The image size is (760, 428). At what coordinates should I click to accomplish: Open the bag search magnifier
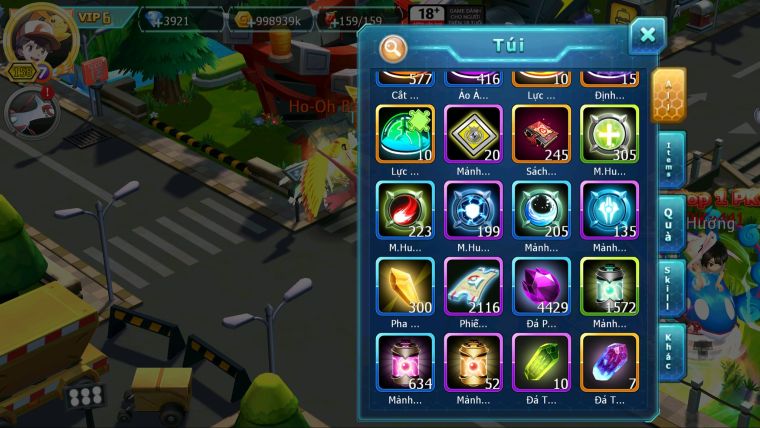coord(393,48)
